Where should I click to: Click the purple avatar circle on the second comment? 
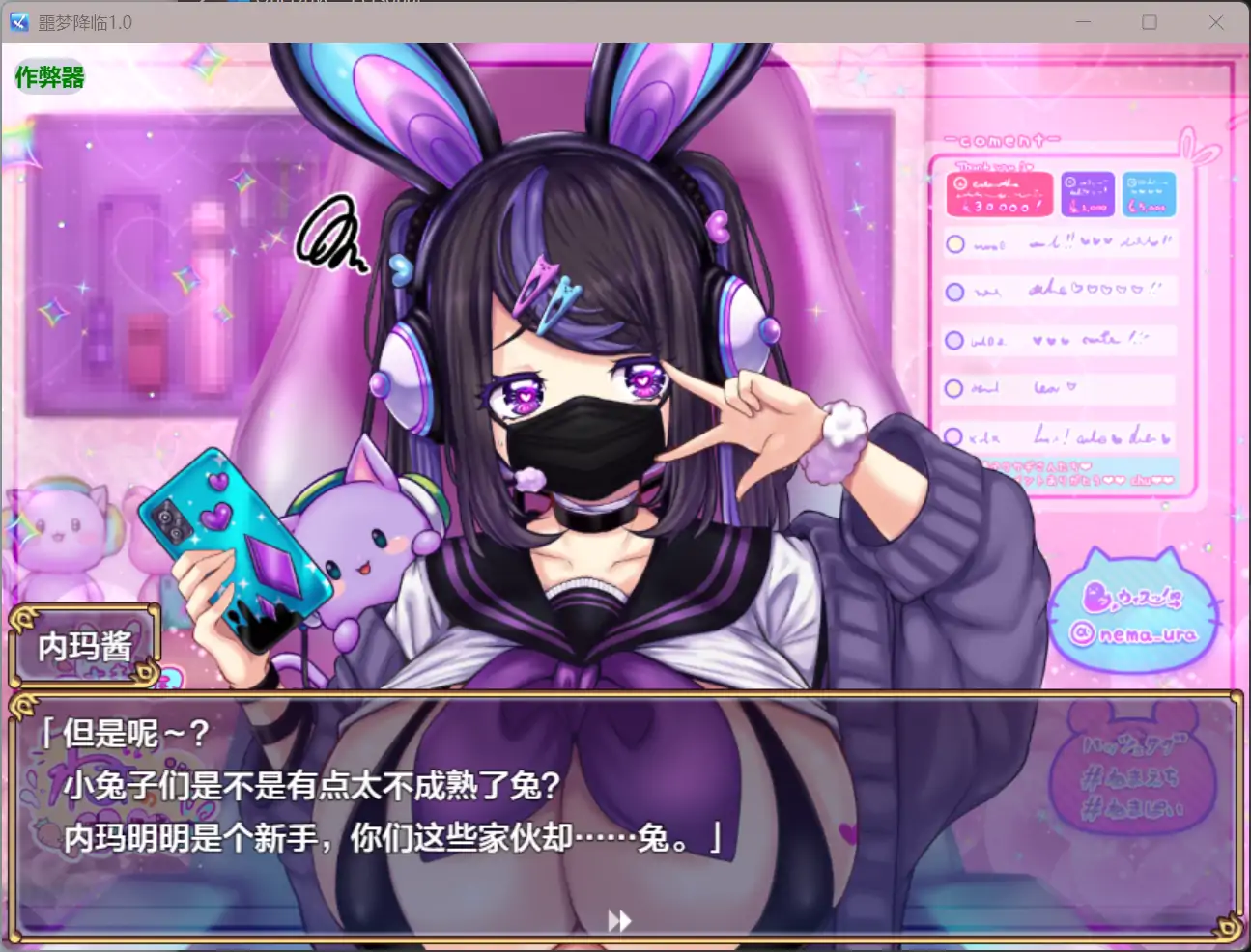click(953, 292)
